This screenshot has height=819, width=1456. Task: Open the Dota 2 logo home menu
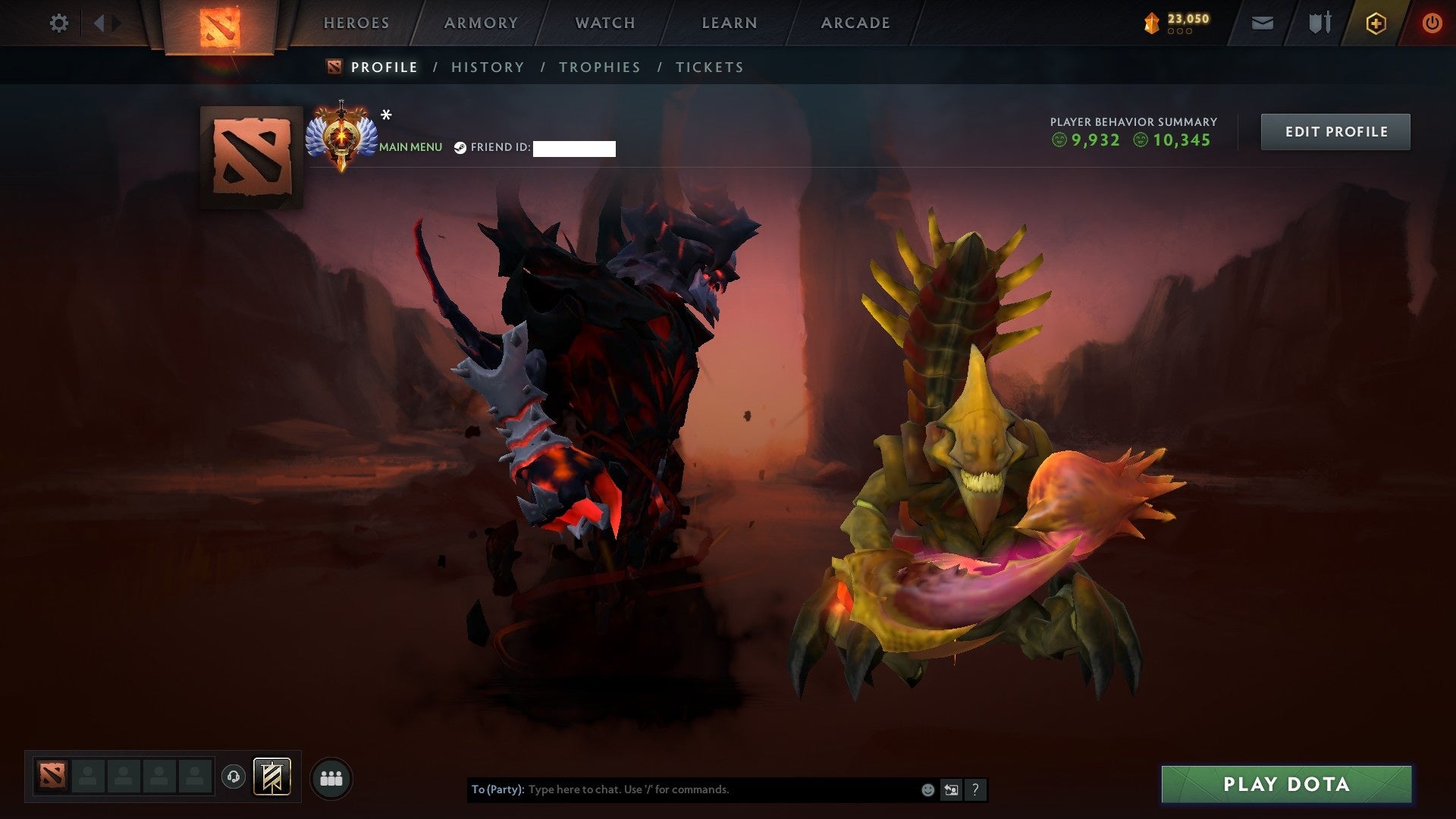[x=220, y=23]
